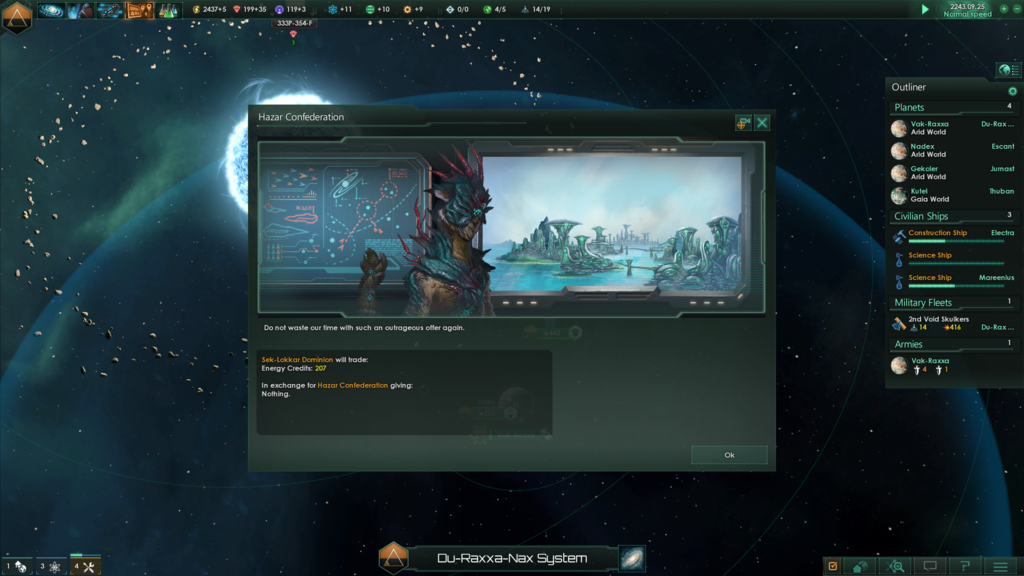This screenshot has height=576, width=1024.
Task: Open the help question mark button
Action: point(965,566)
